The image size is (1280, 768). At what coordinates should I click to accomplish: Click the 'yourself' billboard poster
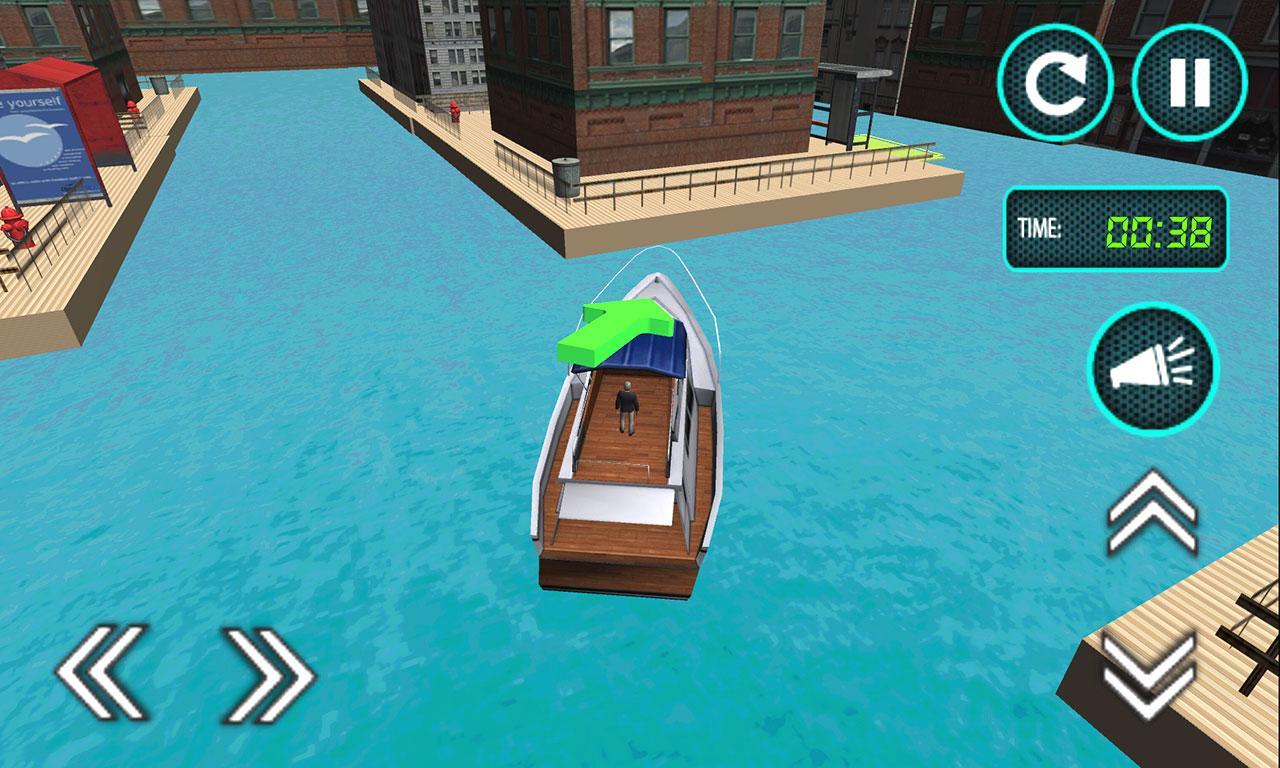click(35, 135)
